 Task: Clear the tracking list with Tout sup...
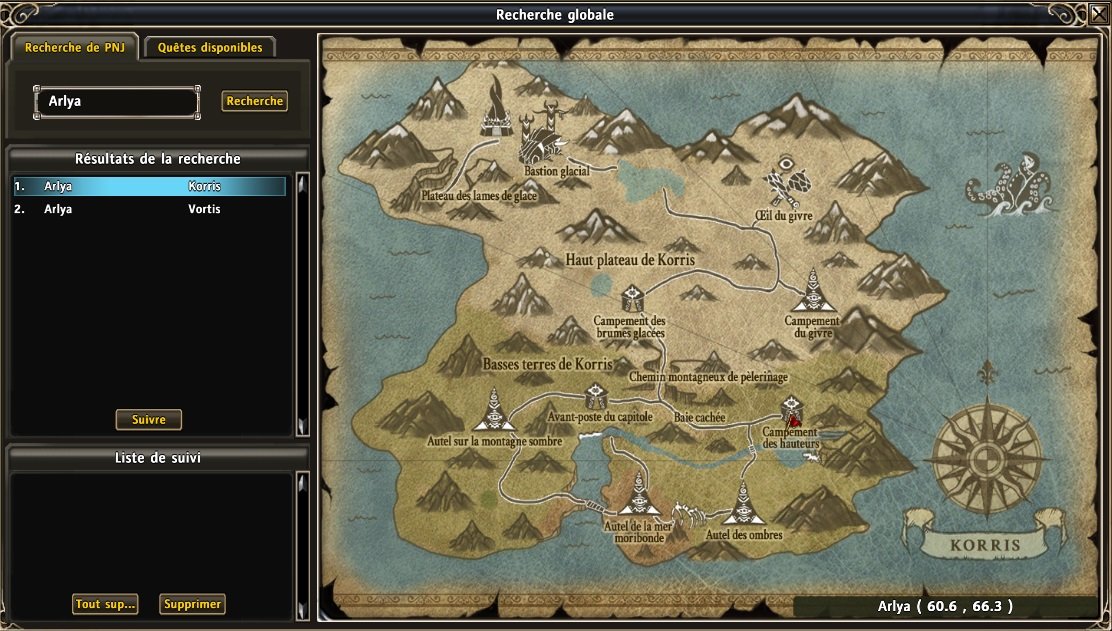(x=105, y=604)
